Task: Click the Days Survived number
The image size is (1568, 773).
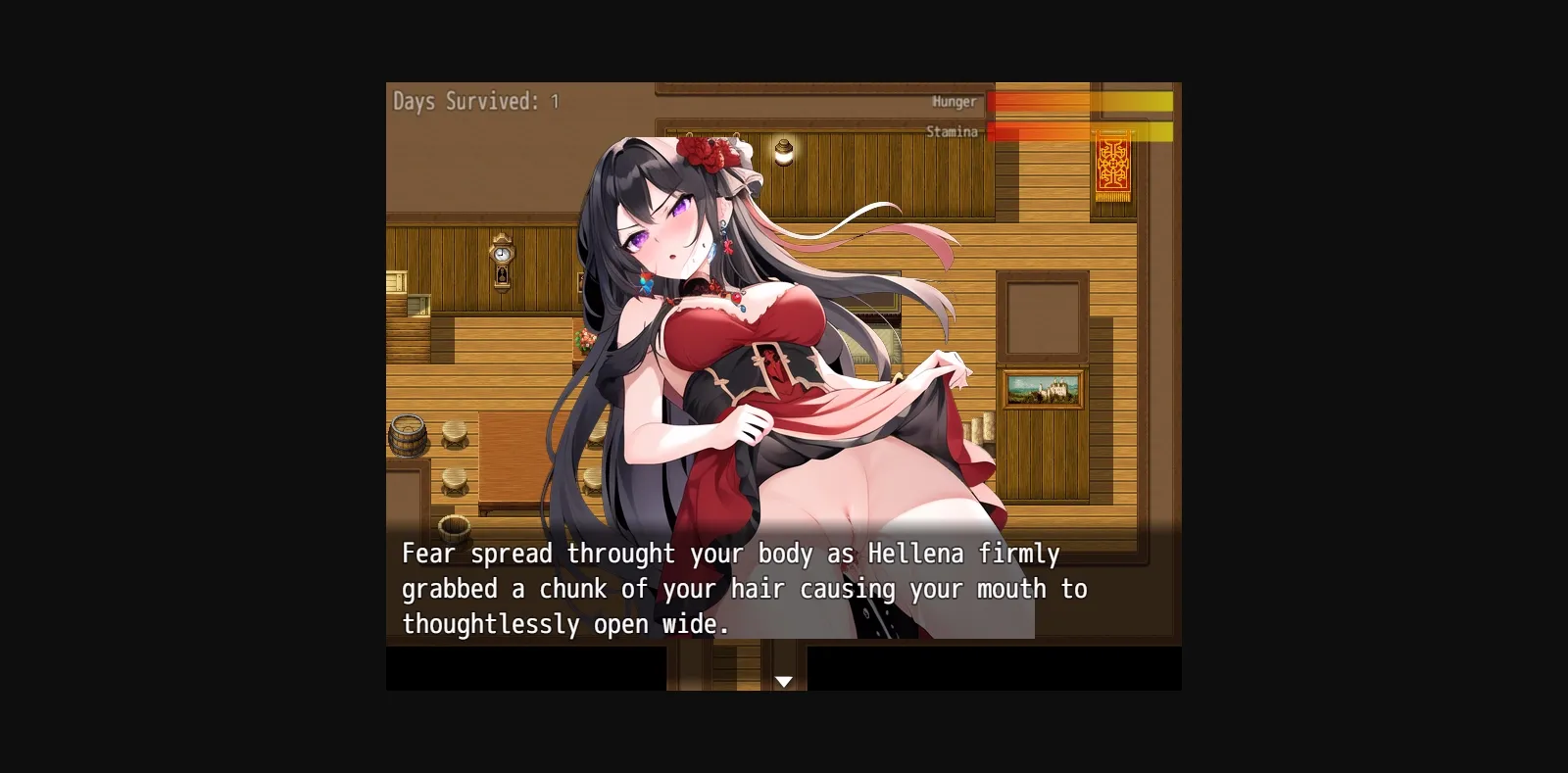Action: 557,100
